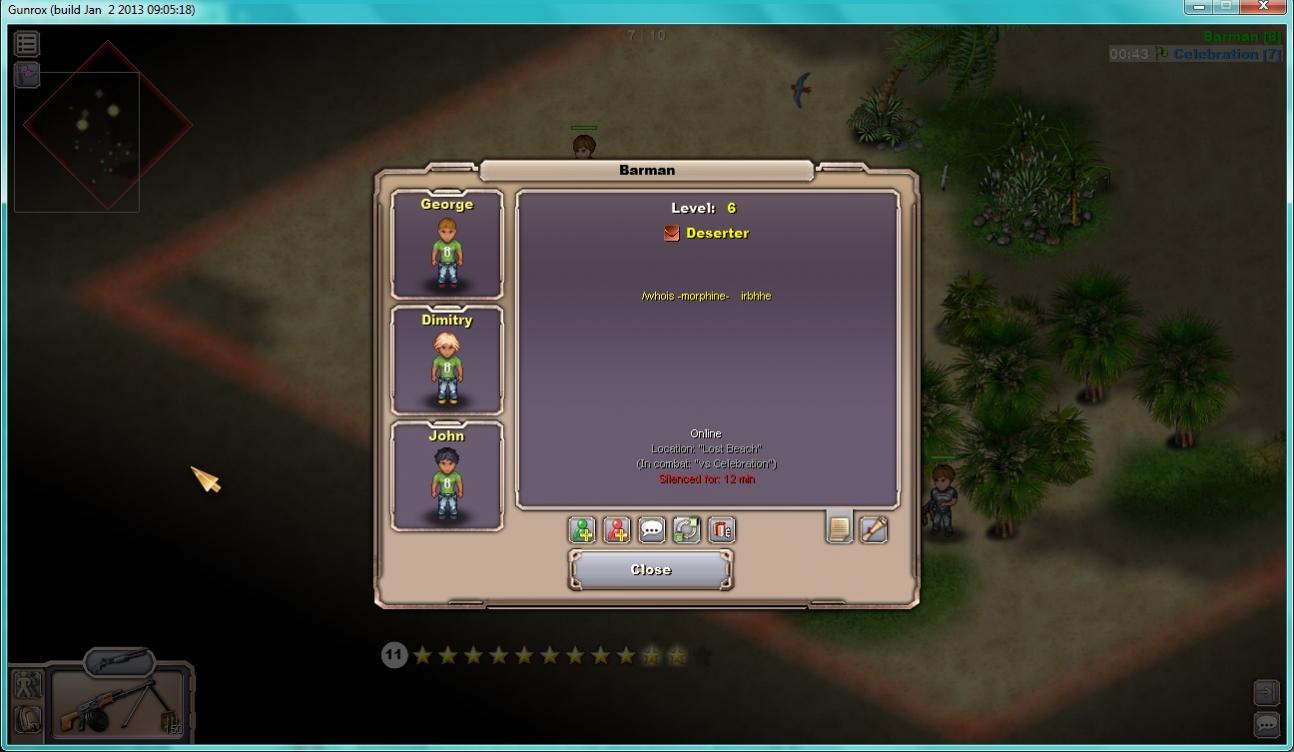Open the list menu in top-left corner
Screen dimensions: 1294x752
(27, 43)
